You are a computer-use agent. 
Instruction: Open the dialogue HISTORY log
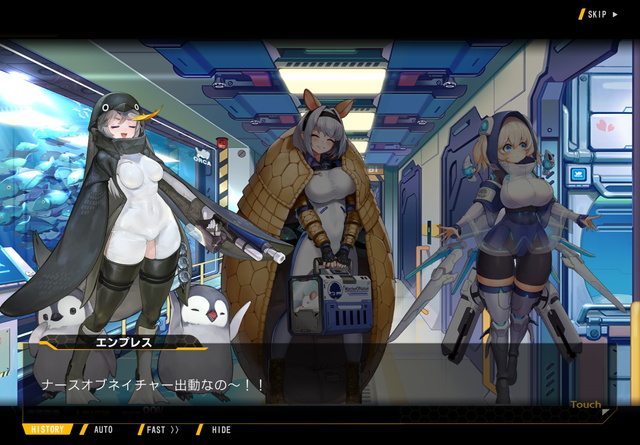click(x=47, y=430)
